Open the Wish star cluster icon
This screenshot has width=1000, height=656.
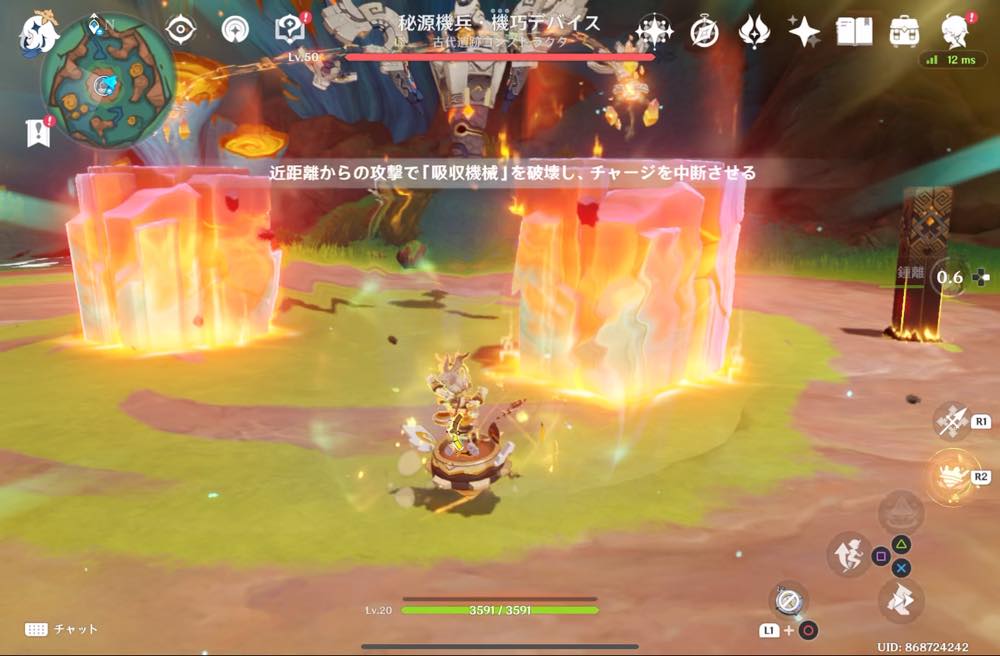(654, 31)
